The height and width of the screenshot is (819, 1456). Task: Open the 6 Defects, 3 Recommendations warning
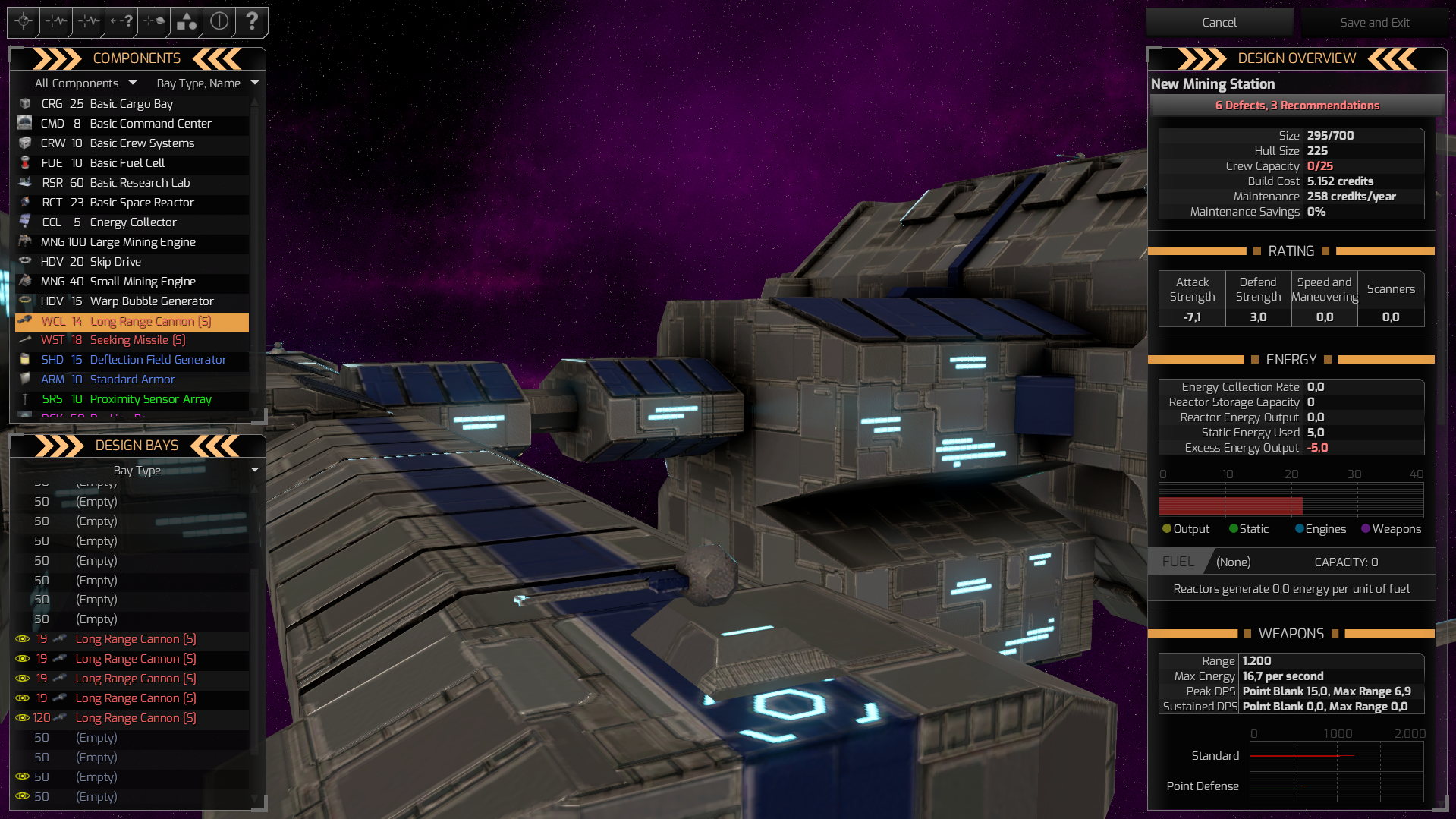pyautogui.click(x=1297, y=106)
